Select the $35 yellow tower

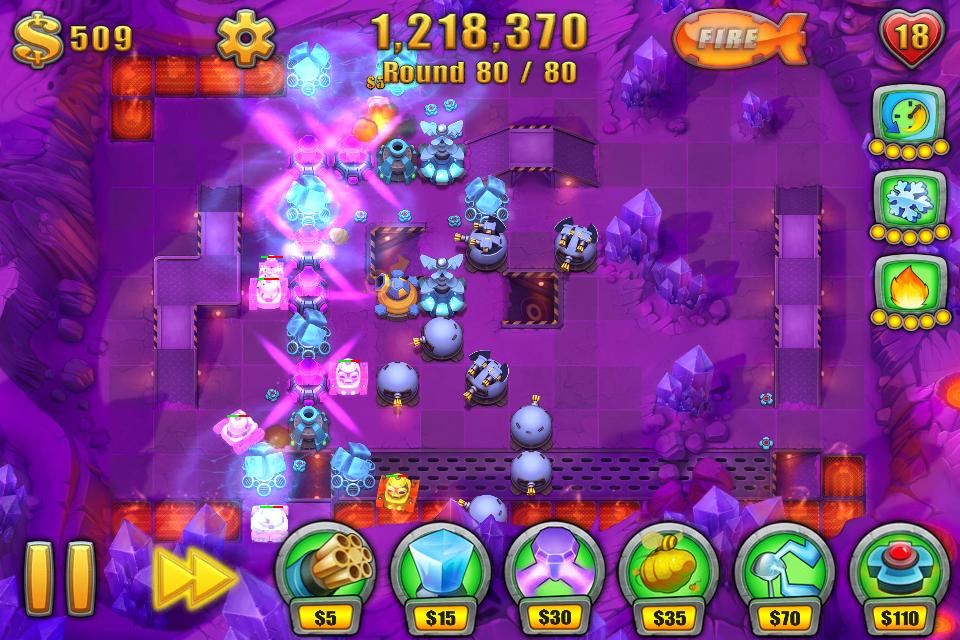coord(671,570)
